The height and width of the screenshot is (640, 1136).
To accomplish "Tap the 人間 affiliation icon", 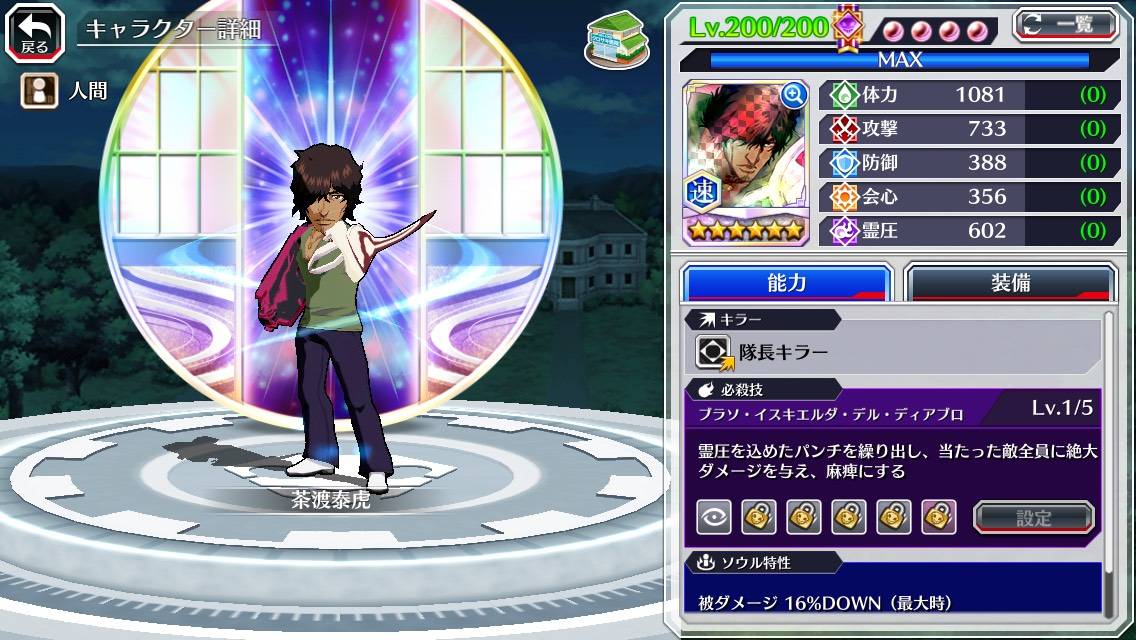I will (38, 91).
